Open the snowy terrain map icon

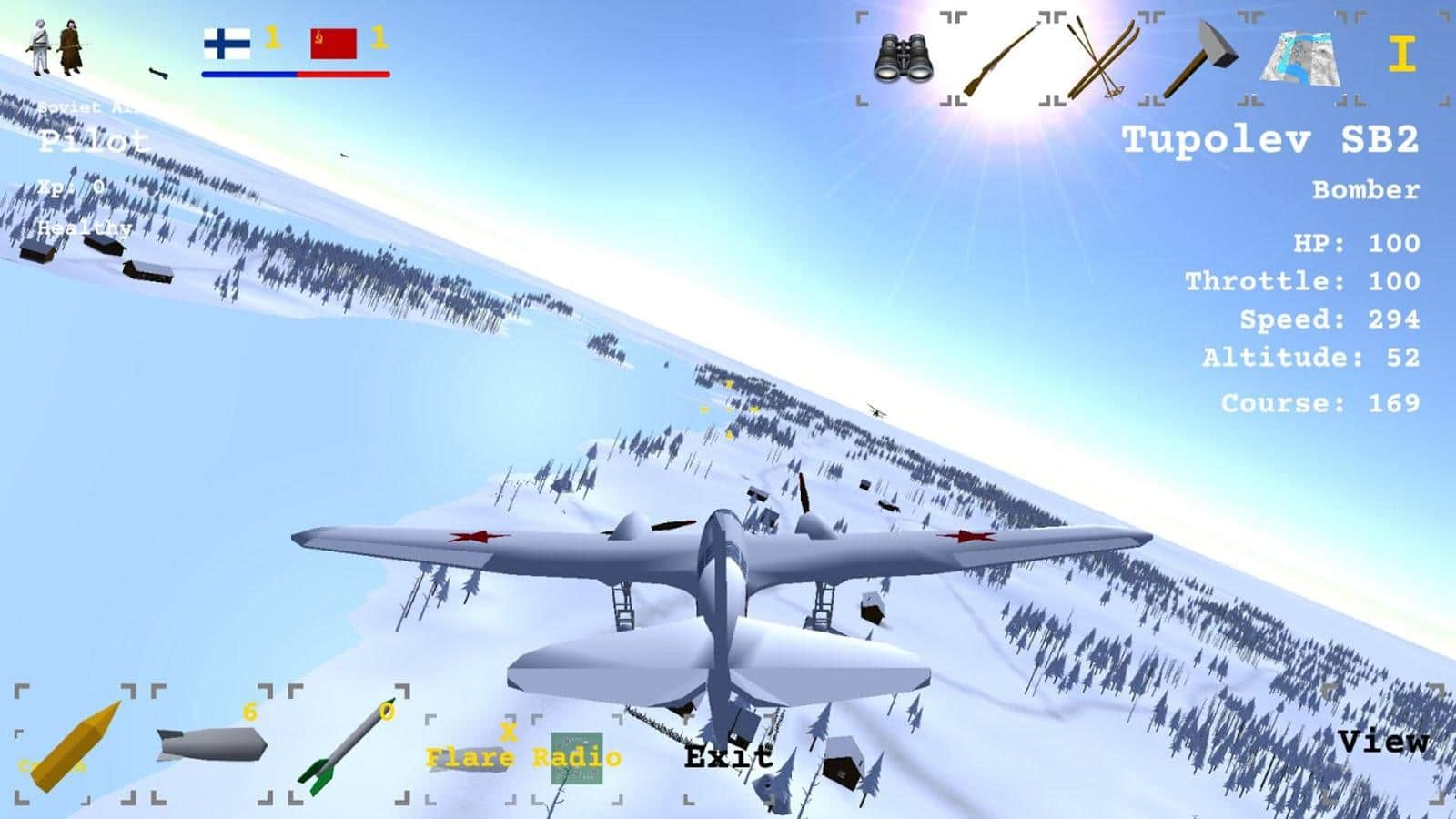tap(1300, 60)
